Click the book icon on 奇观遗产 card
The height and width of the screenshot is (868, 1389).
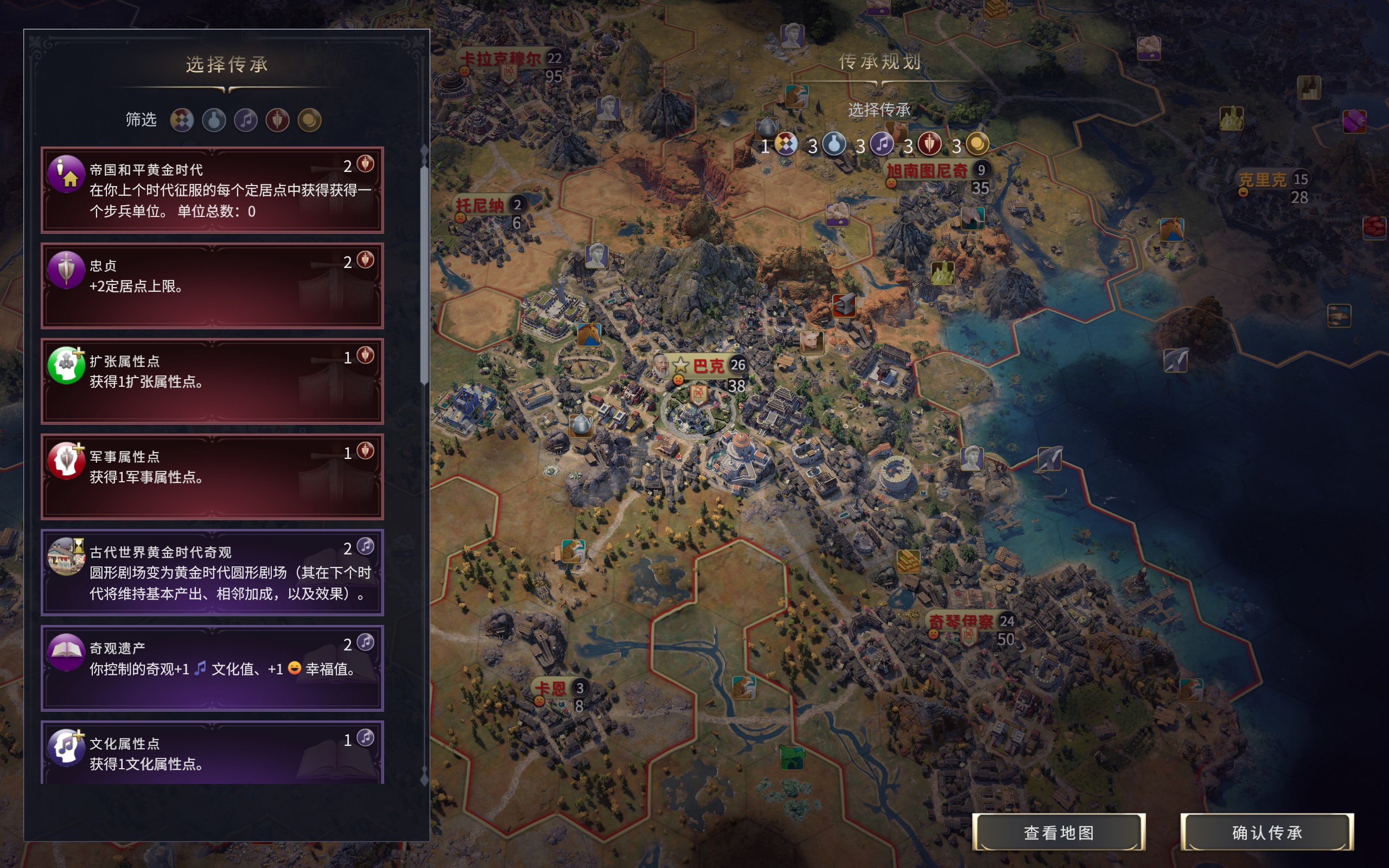pyautogui.click(x=68, y=649)
